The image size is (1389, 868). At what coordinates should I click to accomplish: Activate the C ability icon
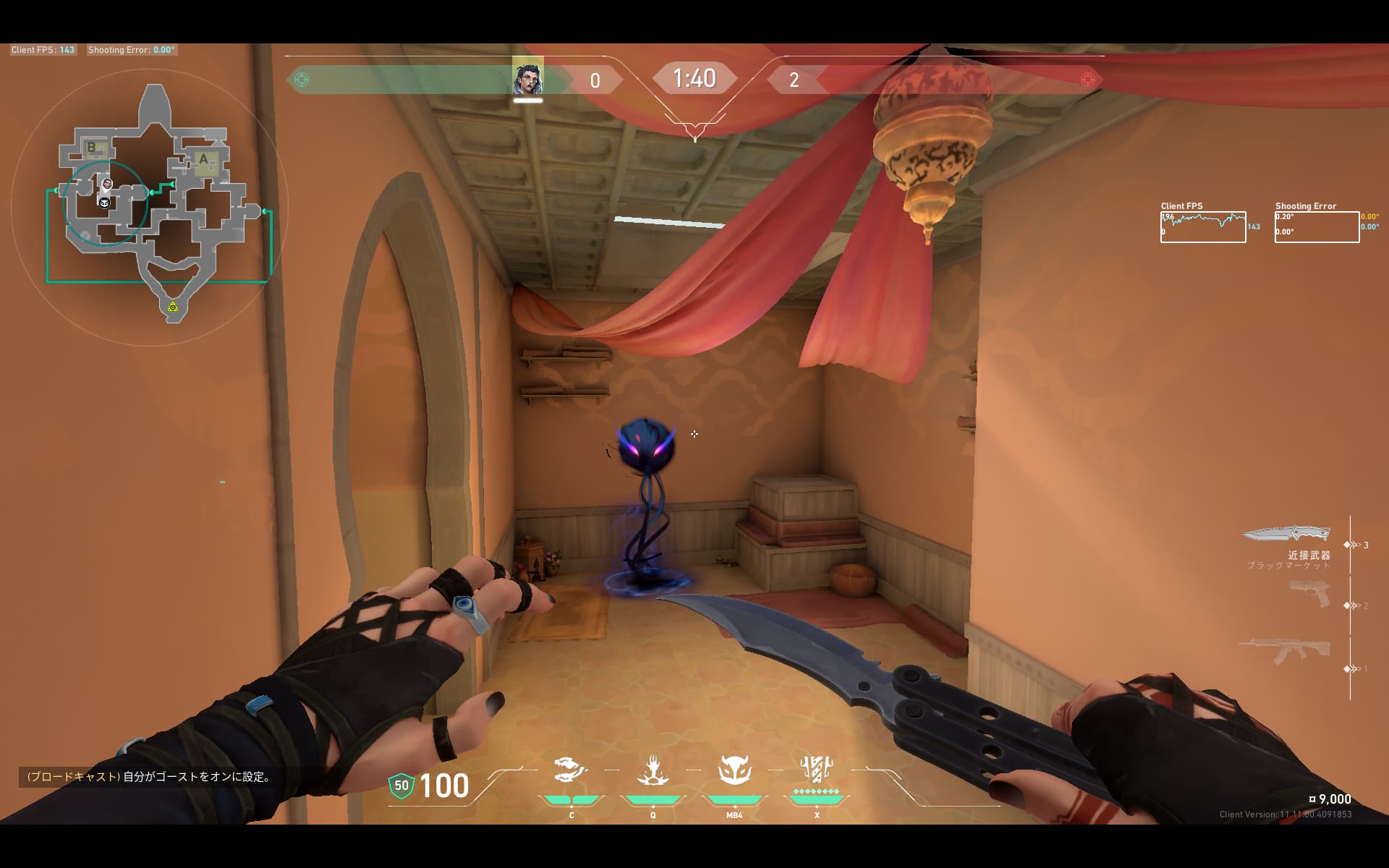click(x=571, y=771)
